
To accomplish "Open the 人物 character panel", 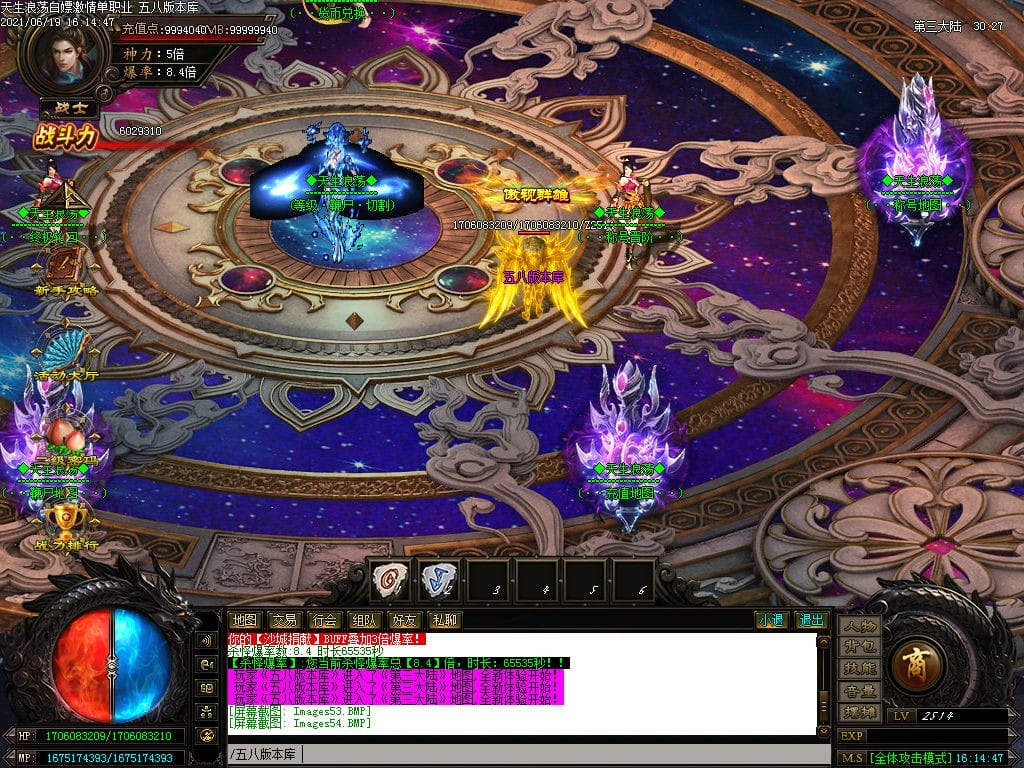I will [860, 627].
